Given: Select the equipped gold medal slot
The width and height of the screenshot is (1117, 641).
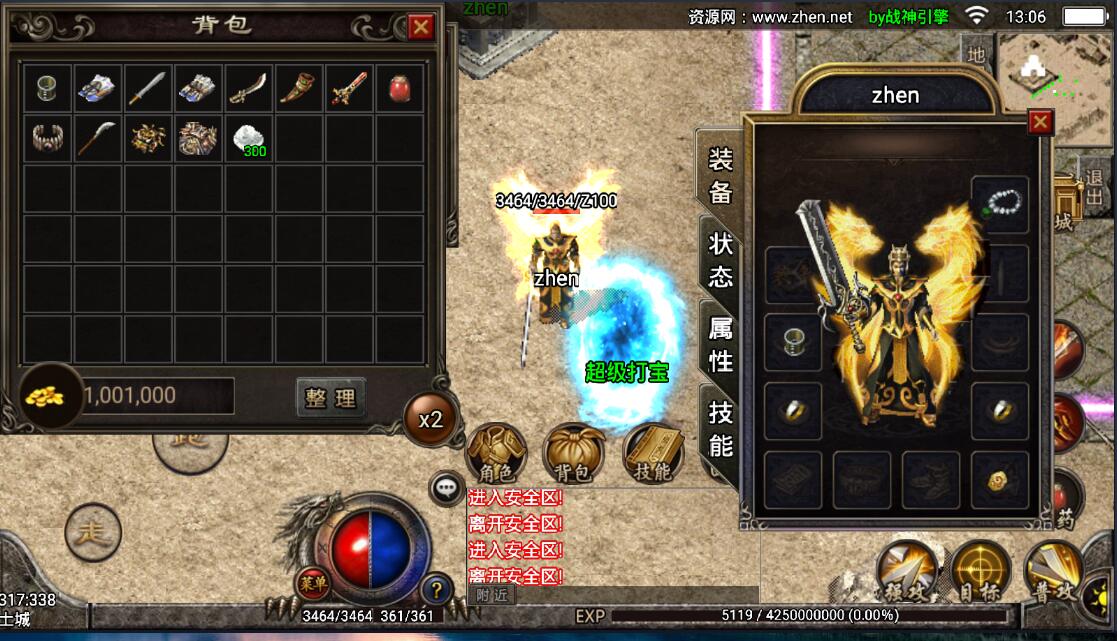Looking at the screenshot, I should (999, 479).
